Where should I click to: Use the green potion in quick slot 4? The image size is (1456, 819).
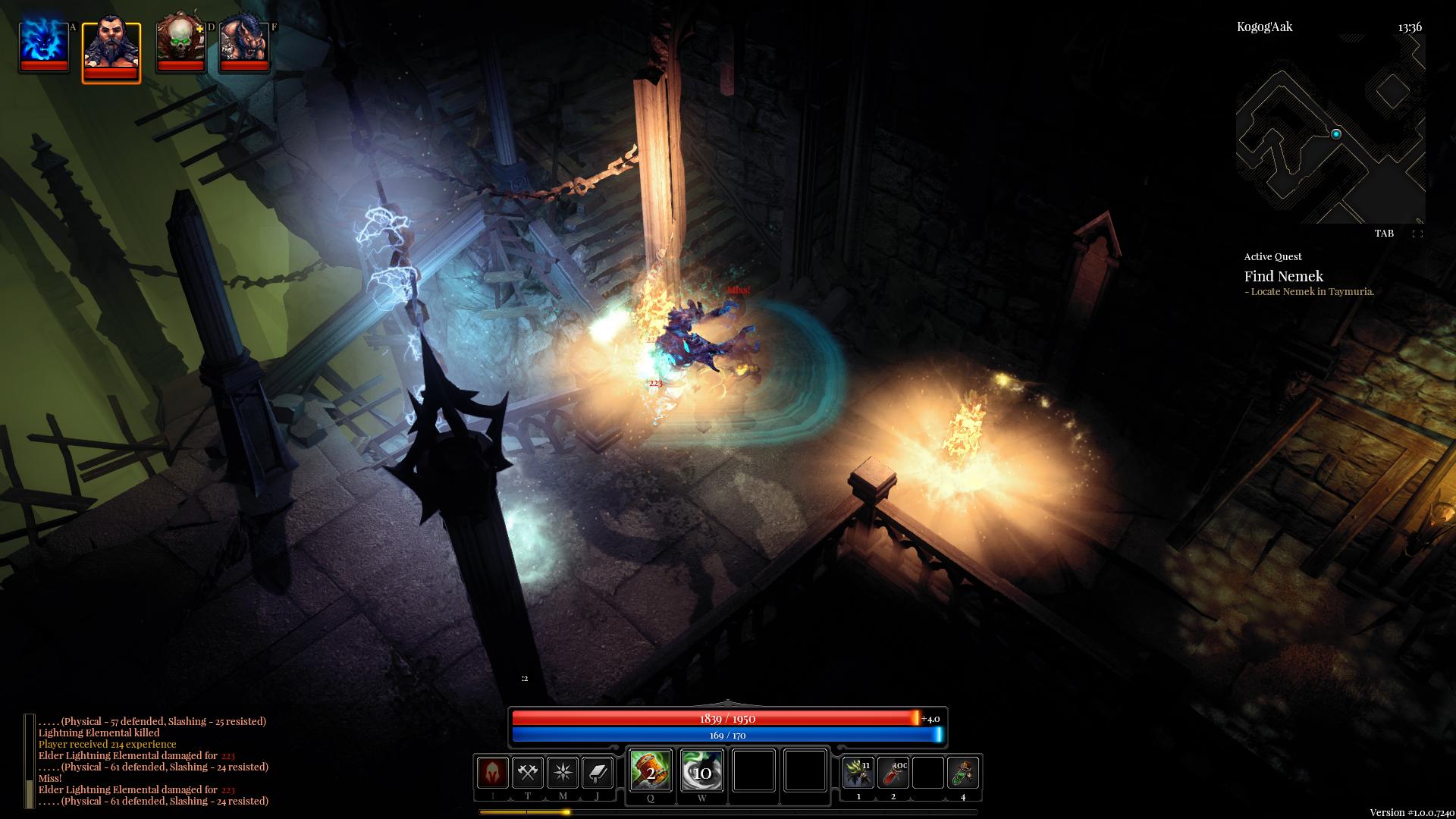(963, 773)
